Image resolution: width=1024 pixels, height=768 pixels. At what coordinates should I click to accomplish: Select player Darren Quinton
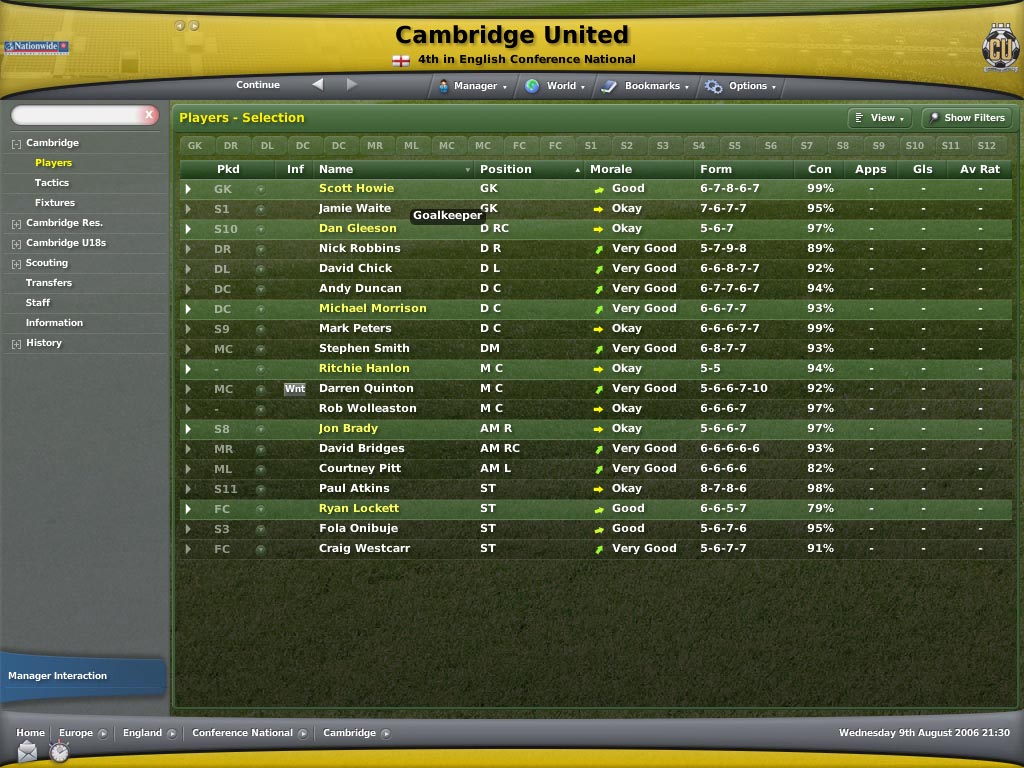click(x=366, y=388)
